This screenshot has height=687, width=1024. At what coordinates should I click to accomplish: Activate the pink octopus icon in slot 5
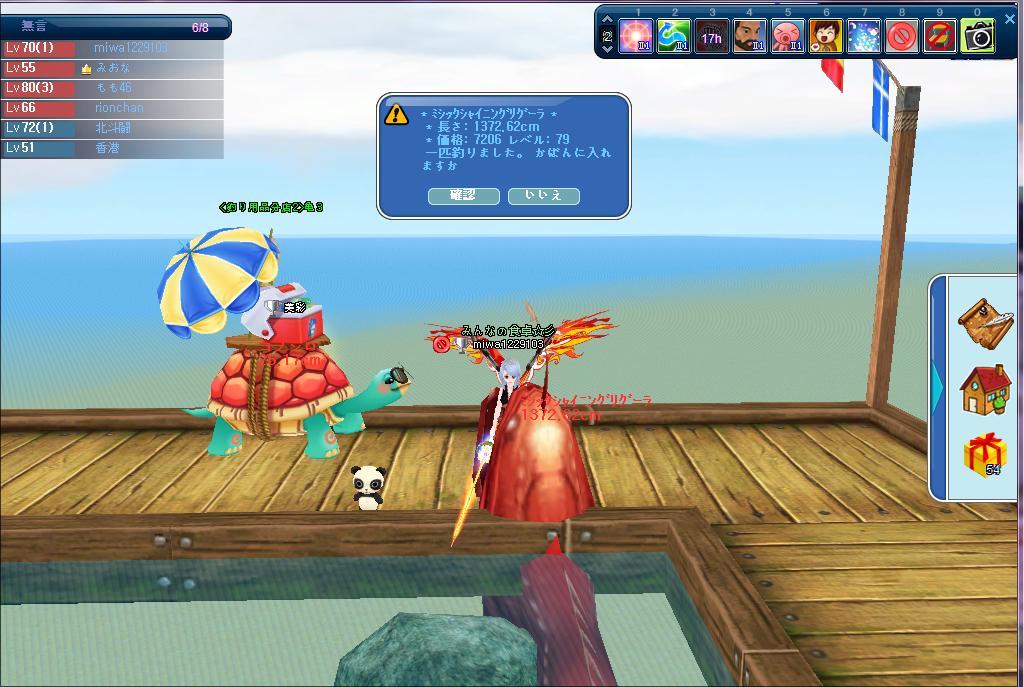click(x=787, y=37)
